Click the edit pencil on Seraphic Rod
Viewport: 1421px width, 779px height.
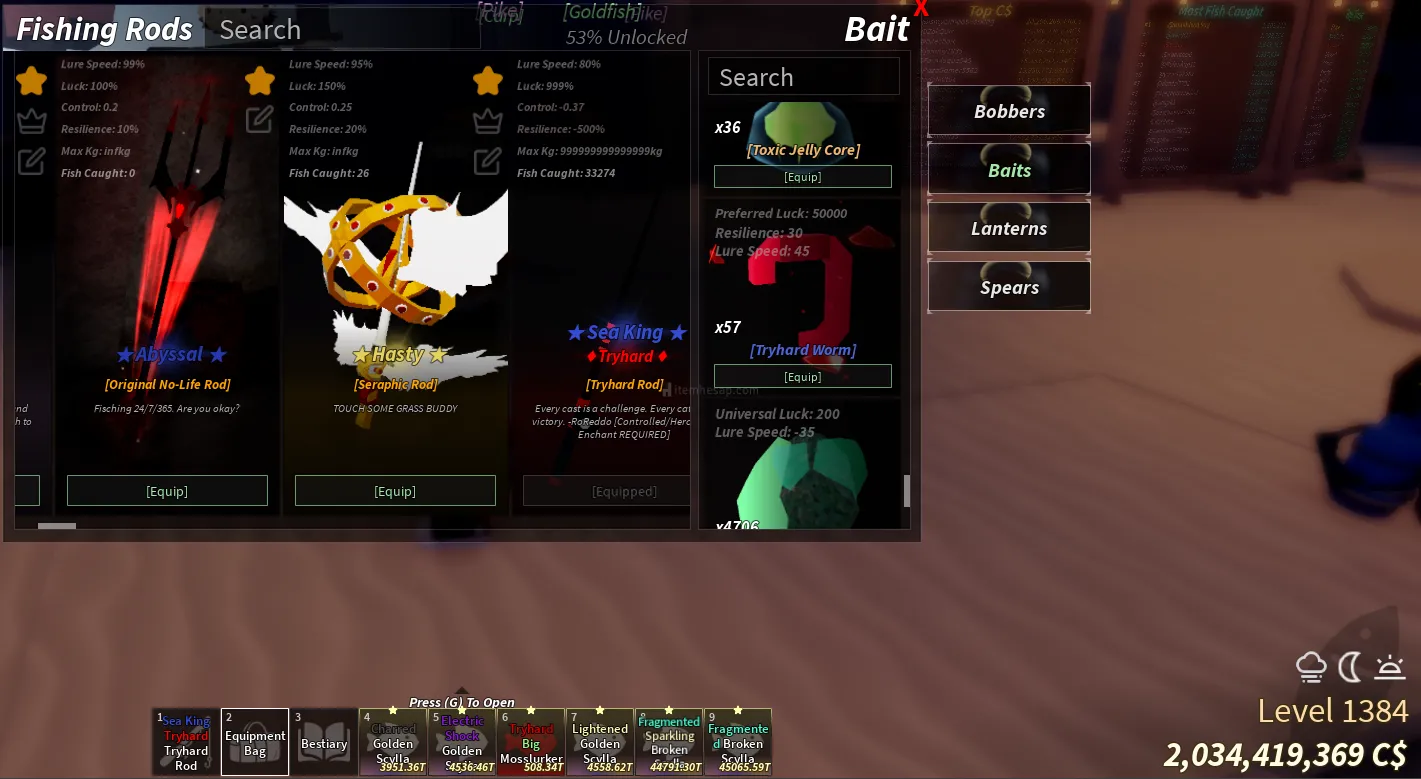click(260, 120)
